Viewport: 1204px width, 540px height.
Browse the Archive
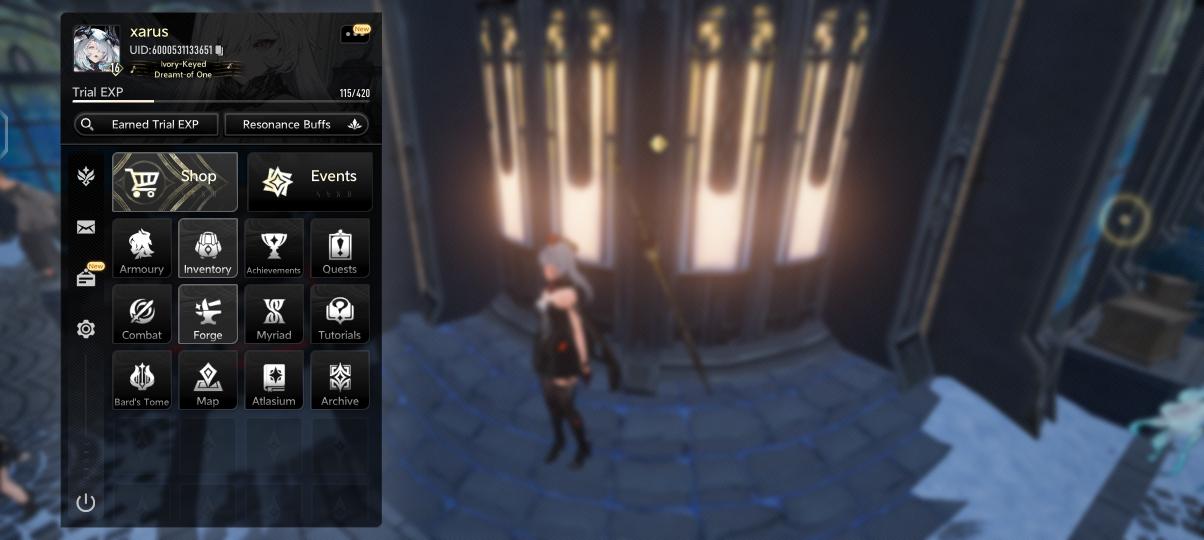tap(340, 379)
